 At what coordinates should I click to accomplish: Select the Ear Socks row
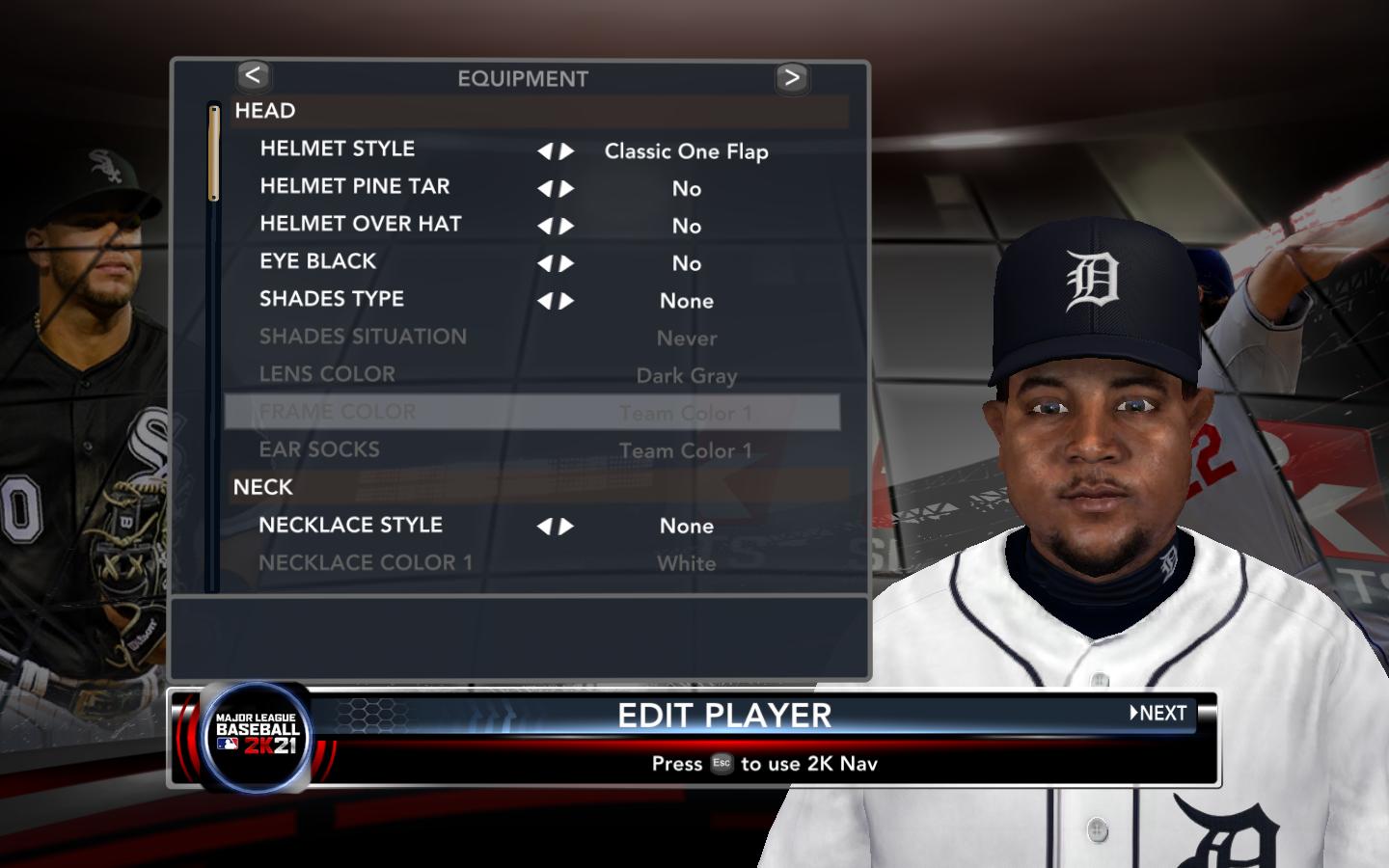click(x=319, y=449)
